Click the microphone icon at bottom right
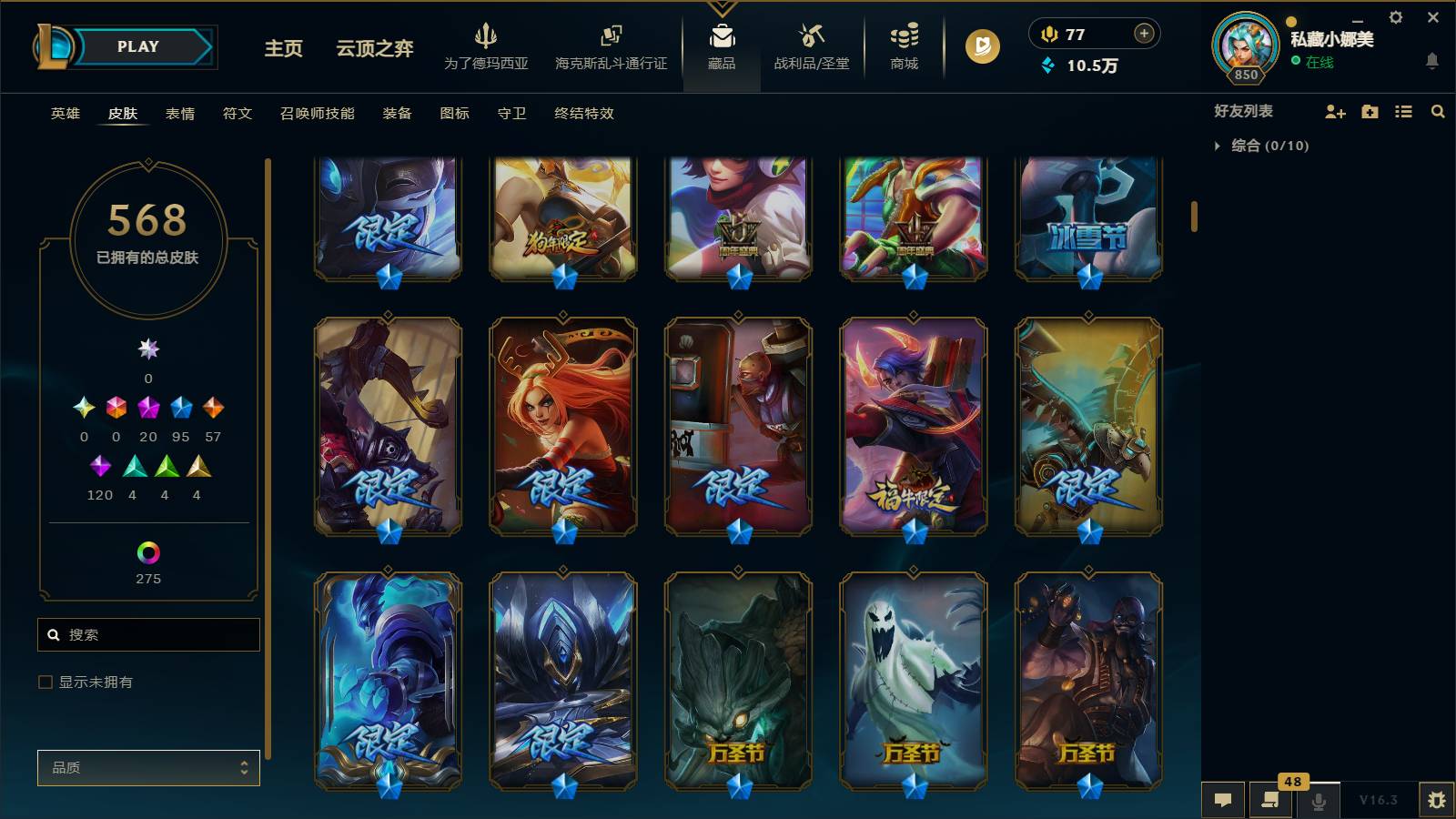Viewport: 1456px width, 819px height. click(x=1317, y=800)
